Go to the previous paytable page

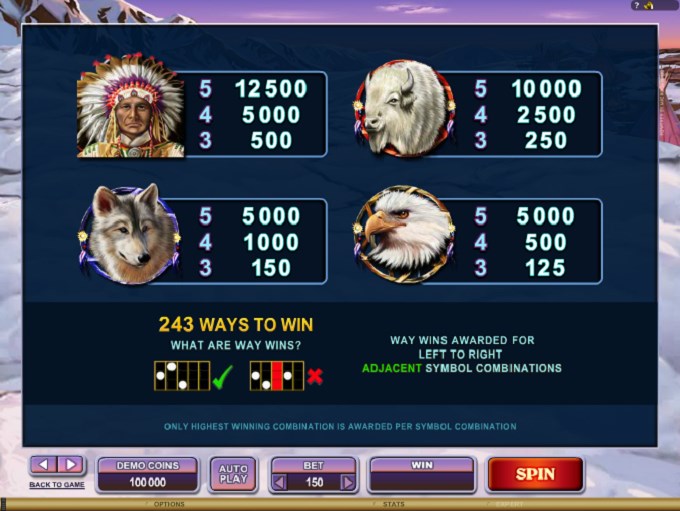(43, 464)
